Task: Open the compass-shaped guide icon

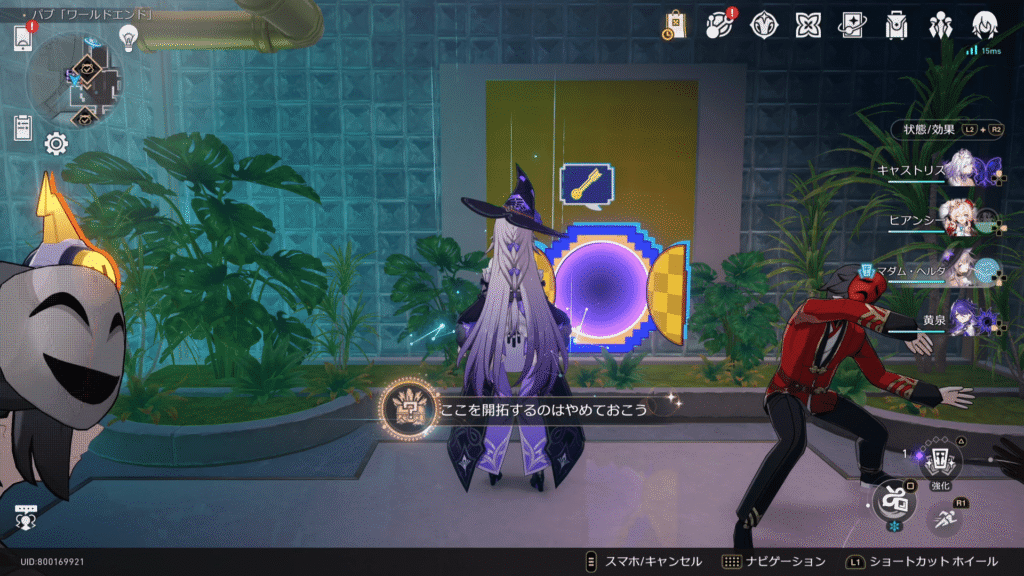Action: coord(764,24)
